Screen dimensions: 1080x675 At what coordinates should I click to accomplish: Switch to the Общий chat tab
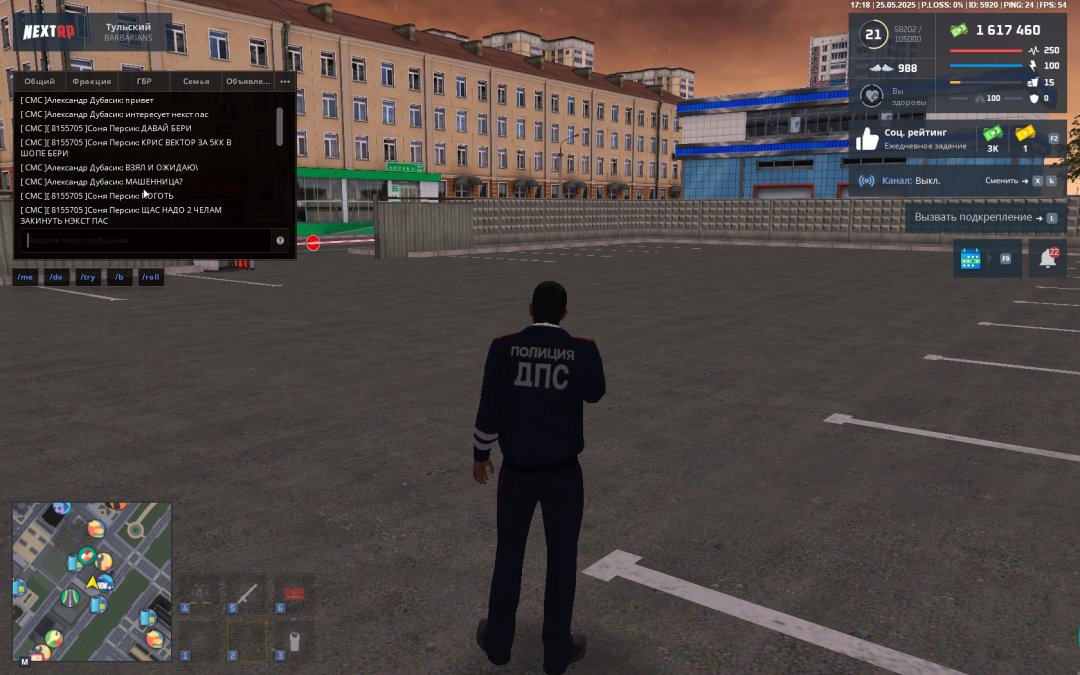pos(40,81)
